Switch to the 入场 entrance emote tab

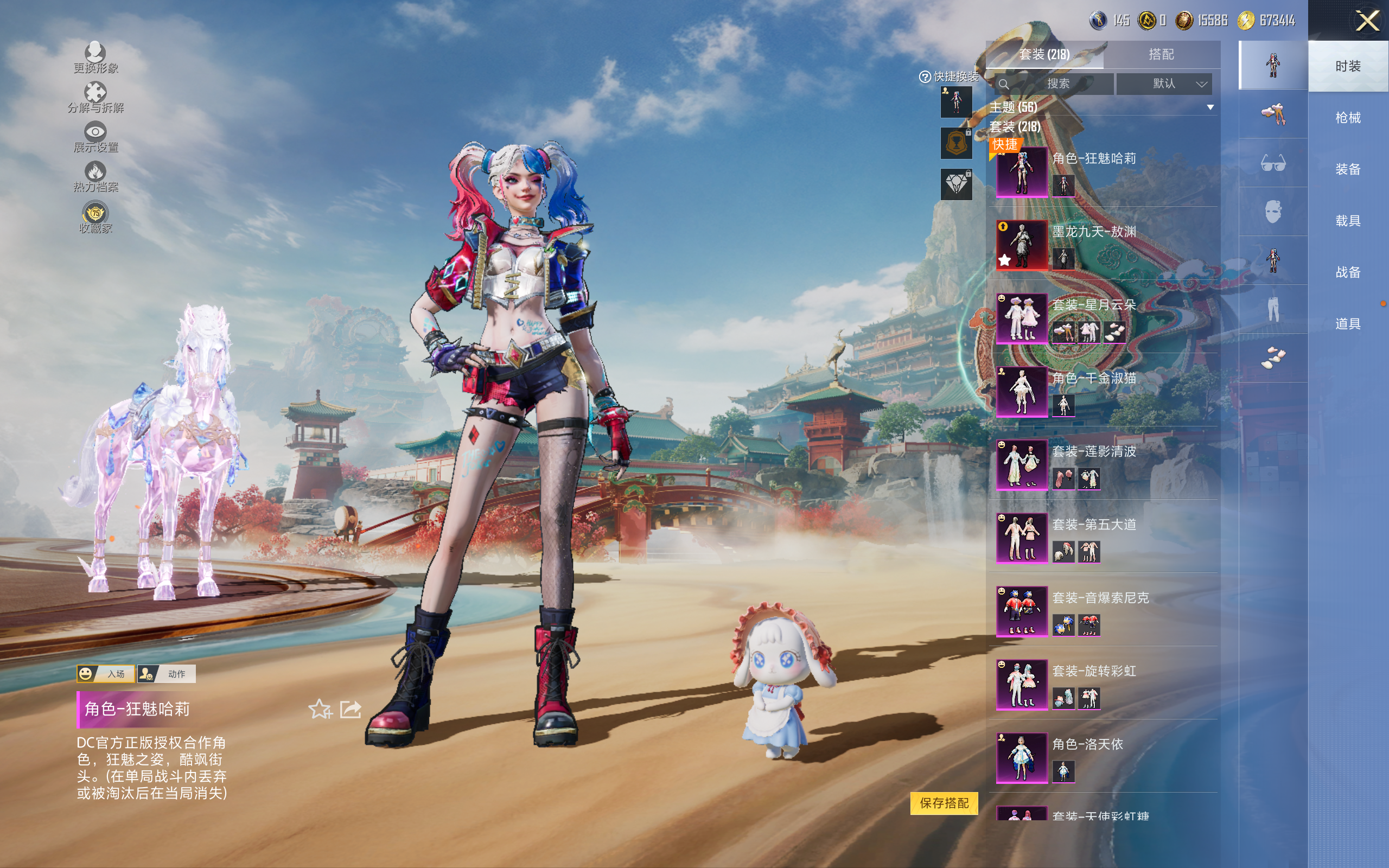pyautogui.click(x=106, y=674)
